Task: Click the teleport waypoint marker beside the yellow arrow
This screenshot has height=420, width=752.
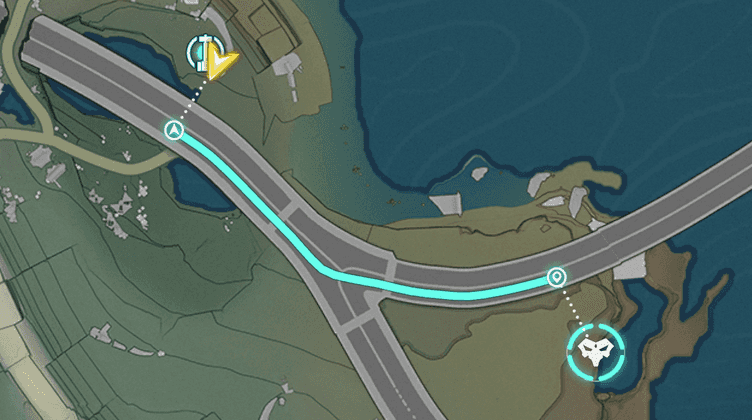Action: pos(201,49)
